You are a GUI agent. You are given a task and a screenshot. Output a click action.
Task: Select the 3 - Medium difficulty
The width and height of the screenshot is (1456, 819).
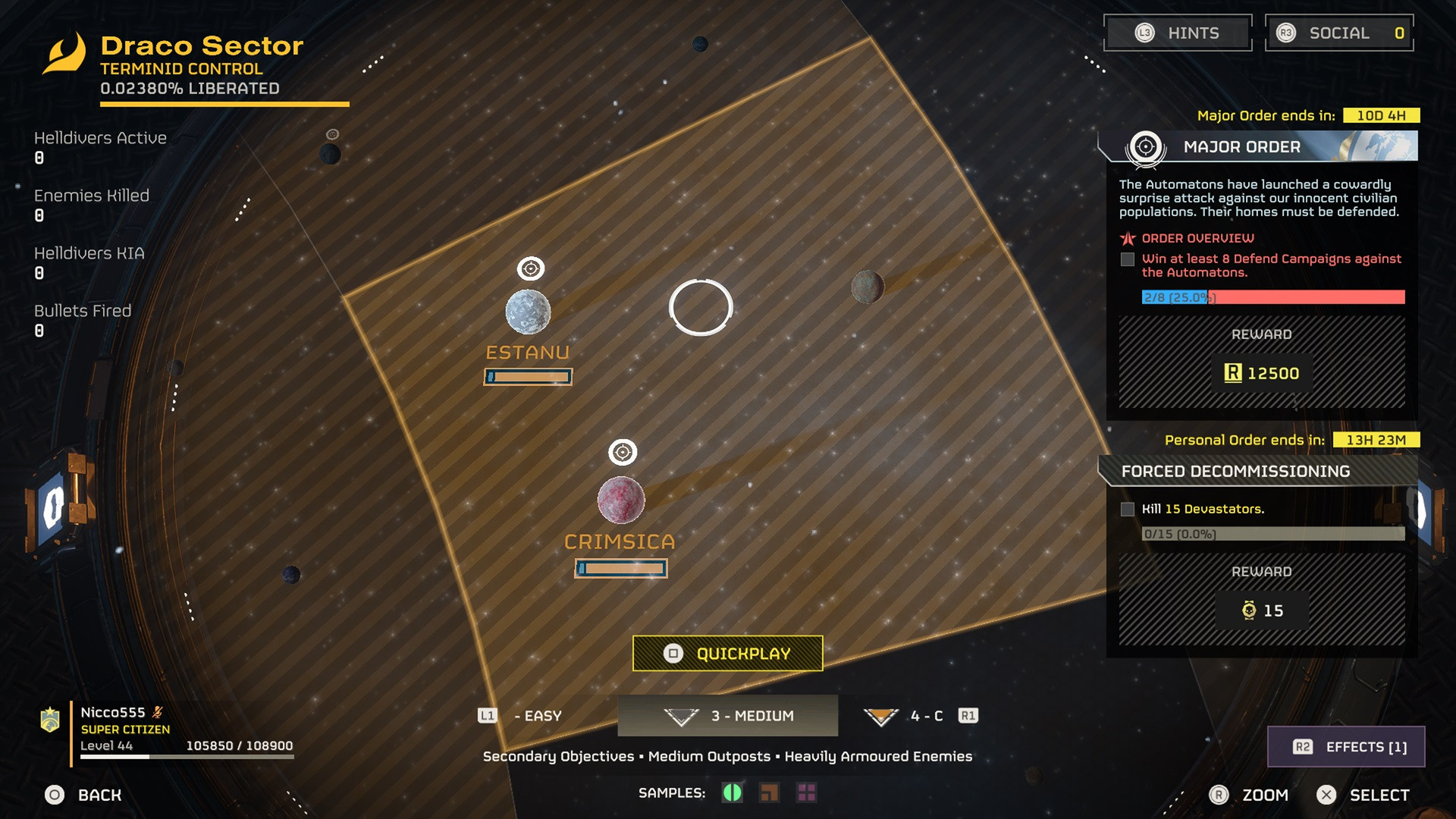point(728,716)
